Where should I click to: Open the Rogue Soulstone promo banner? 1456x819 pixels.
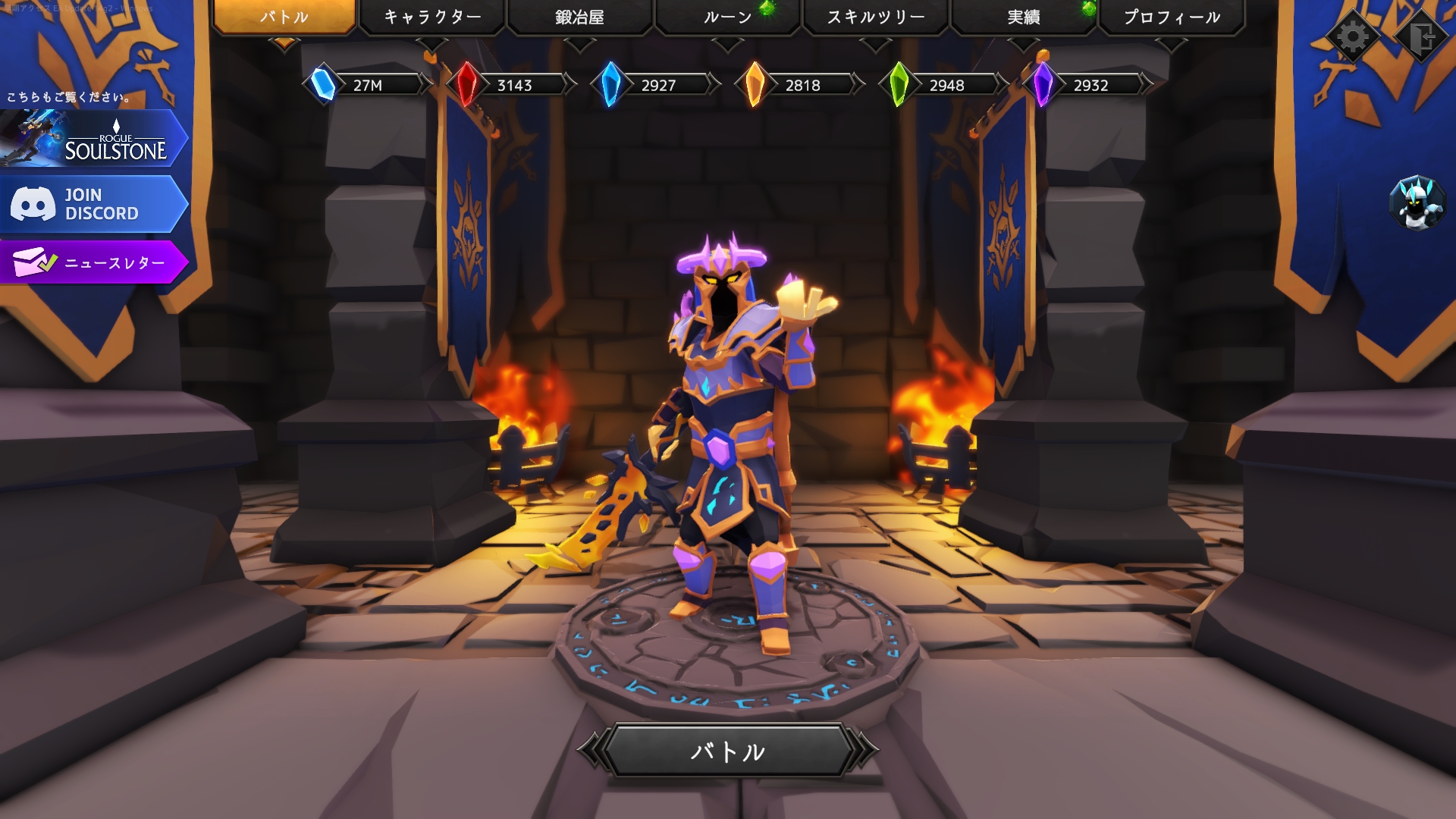(93, 139)
